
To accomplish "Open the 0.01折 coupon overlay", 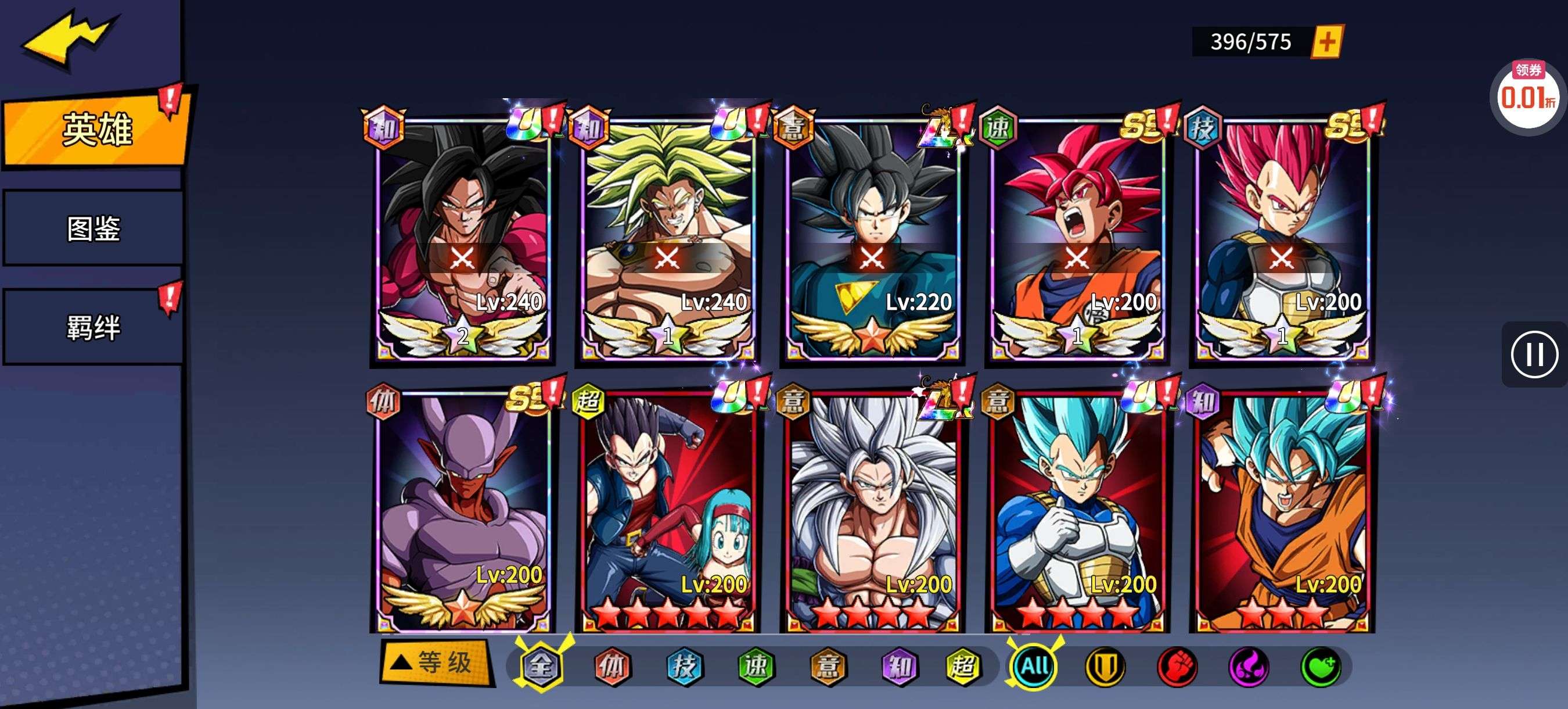I will pos(1527,96).
